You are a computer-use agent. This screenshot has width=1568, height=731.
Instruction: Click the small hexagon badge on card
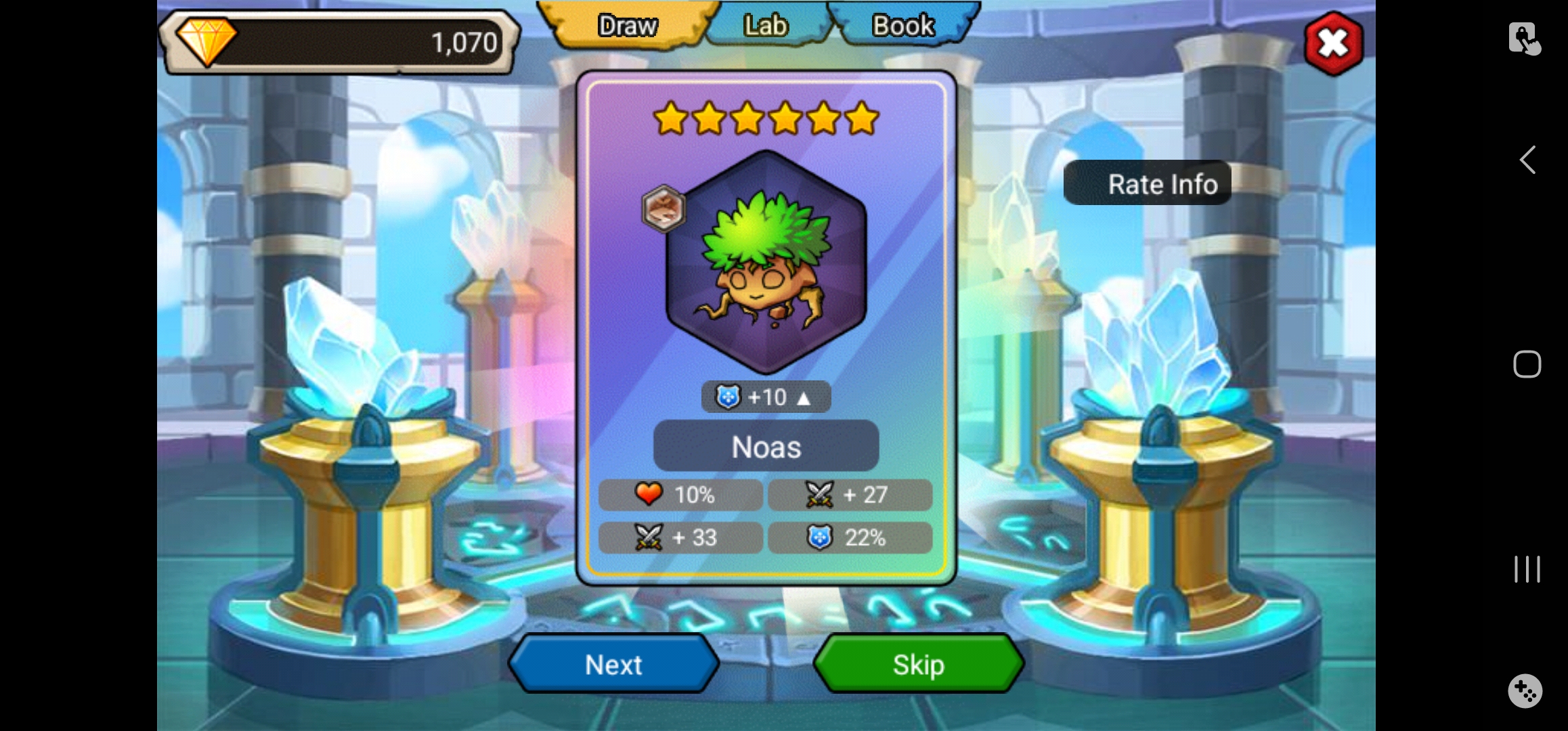click(663, 208)
